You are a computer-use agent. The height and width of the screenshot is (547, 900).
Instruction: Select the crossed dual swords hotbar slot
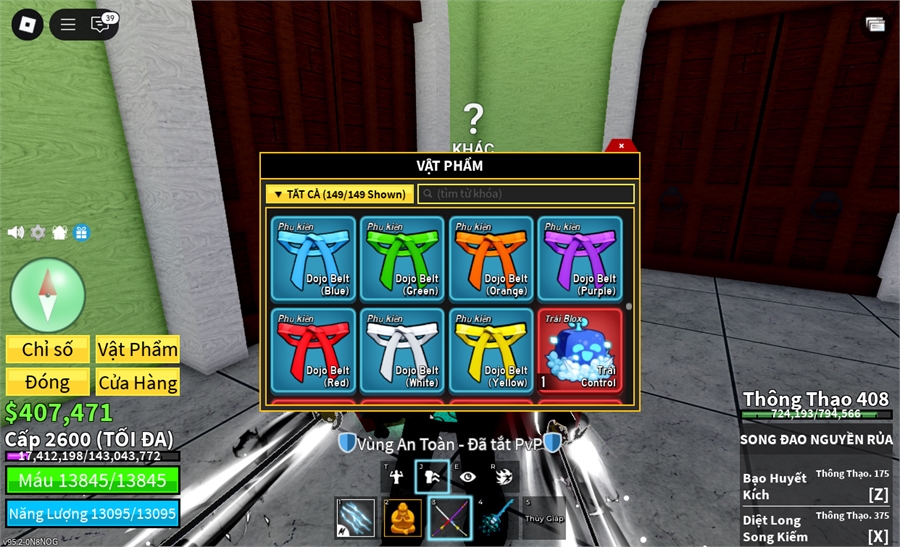point(450,517)
